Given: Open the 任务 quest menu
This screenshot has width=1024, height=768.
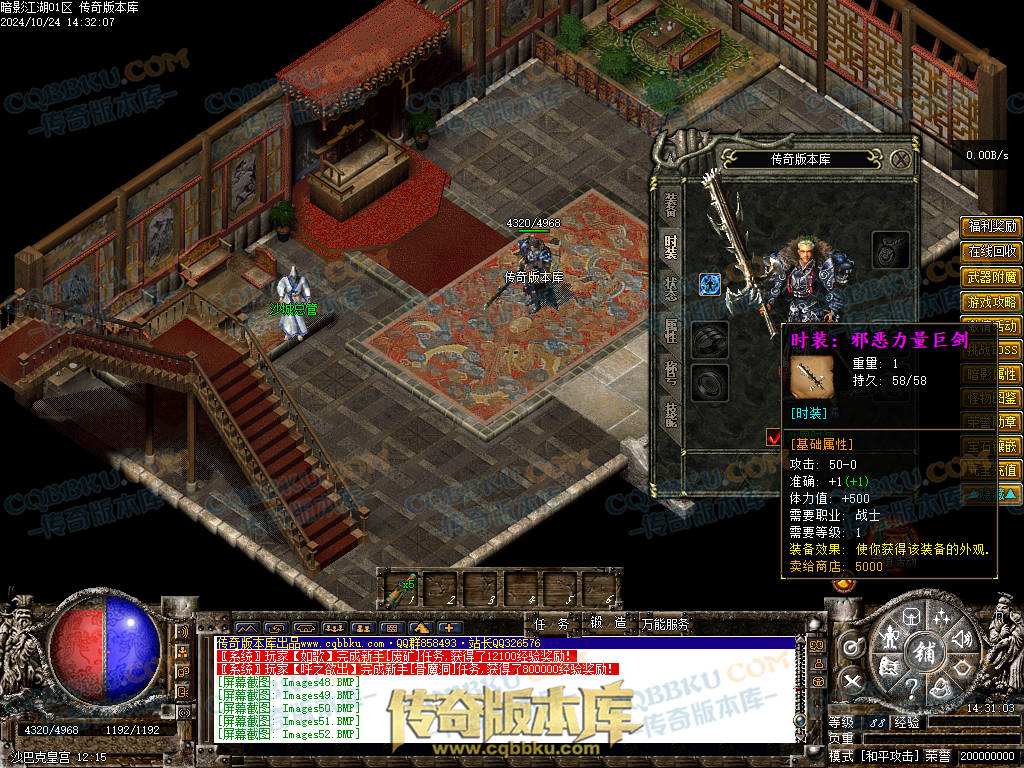Looking at the screenshot, I should click(552, 624).
